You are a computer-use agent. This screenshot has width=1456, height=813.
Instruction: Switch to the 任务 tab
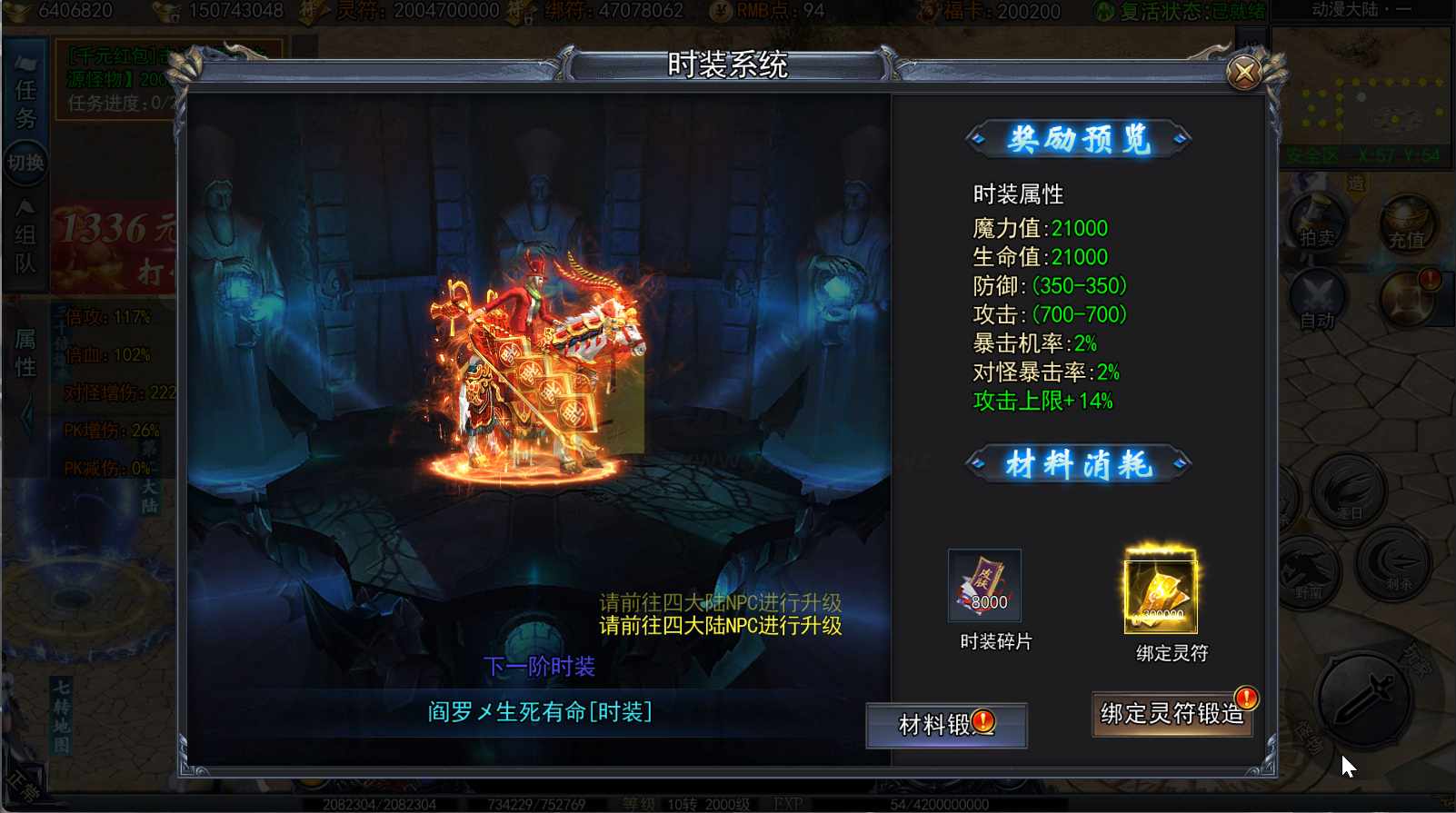(25, 104)
